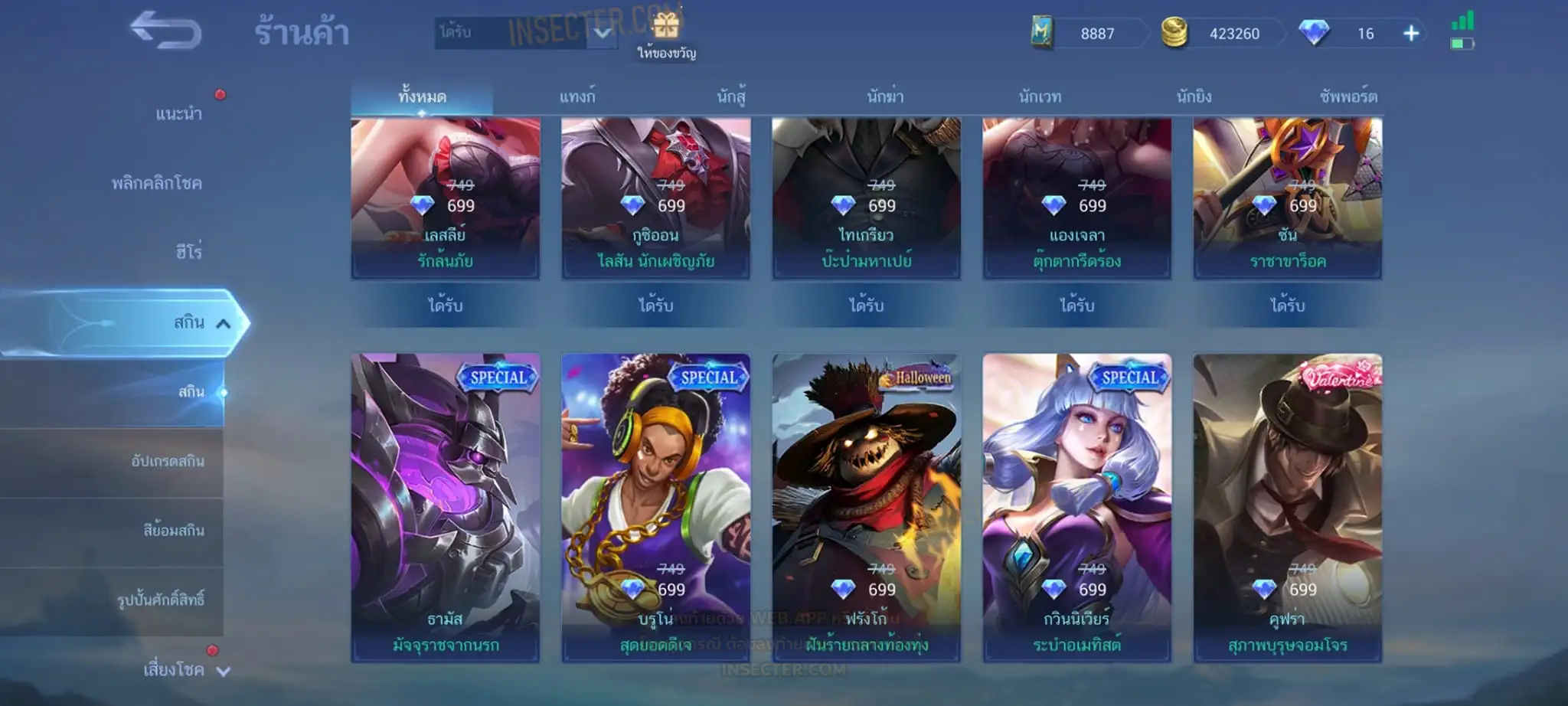Open the สีย้อมสกิน submenu
Screen dimensions: 1568x706
pos(174,530)
